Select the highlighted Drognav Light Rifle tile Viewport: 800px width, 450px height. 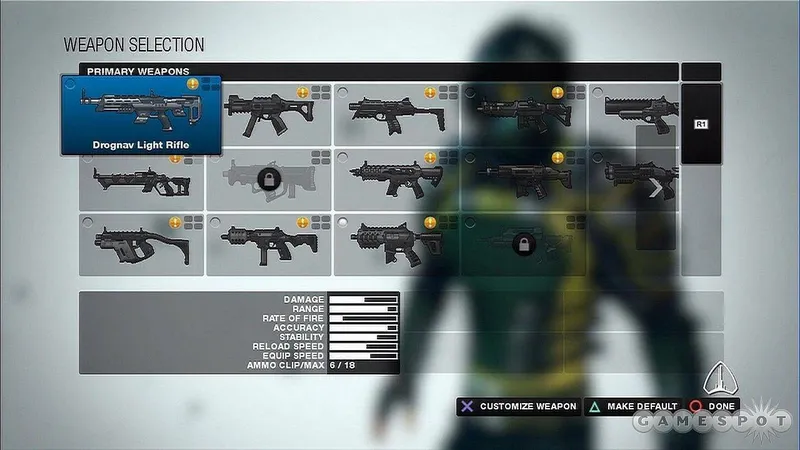tap(141, 115)
